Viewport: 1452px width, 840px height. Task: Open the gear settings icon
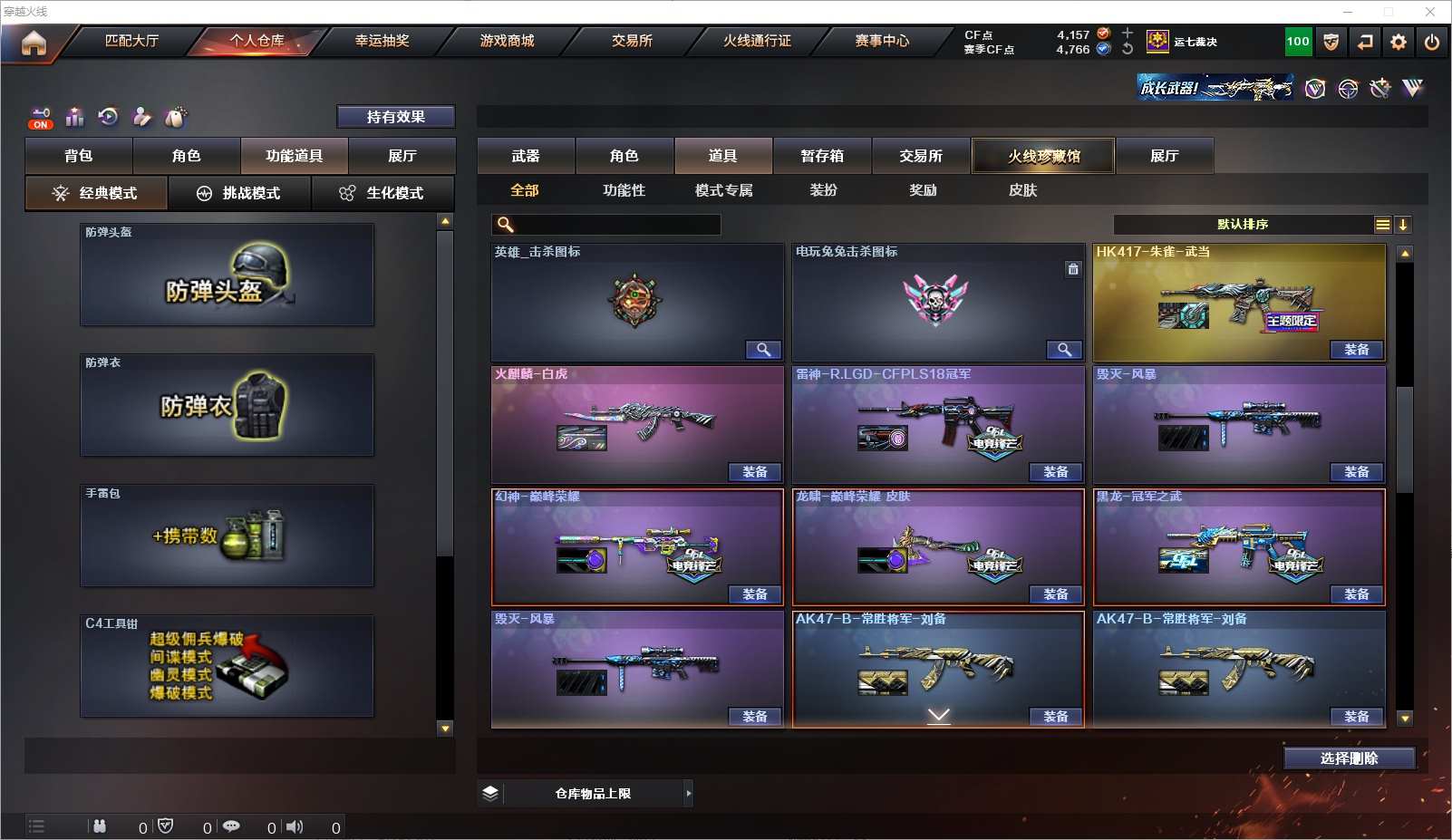(1399, 42)
